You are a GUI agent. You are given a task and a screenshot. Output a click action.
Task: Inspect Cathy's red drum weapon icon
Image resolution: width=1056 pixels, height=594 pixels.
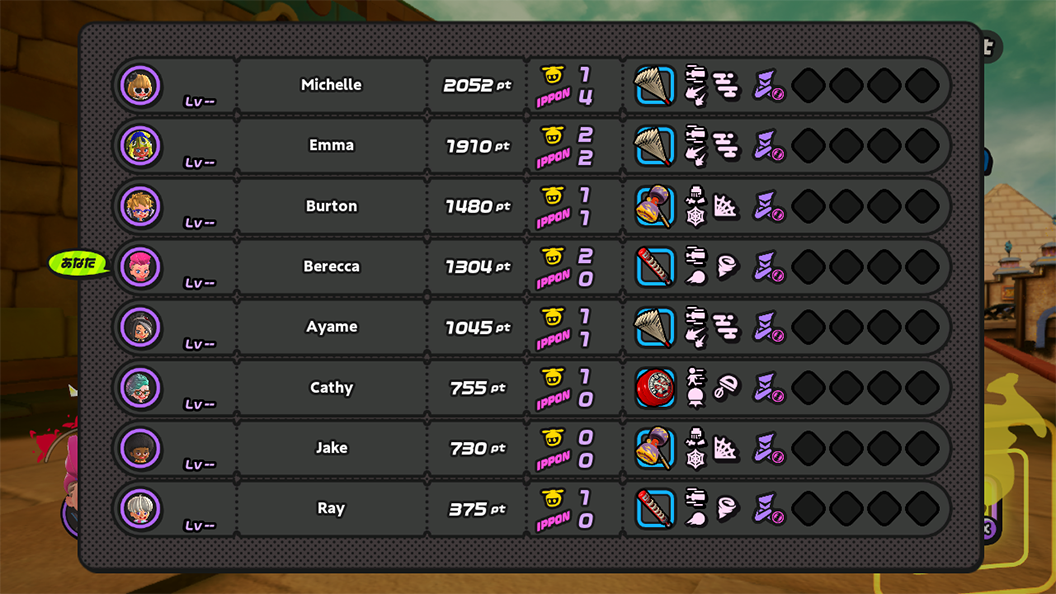tap(655, 388)
